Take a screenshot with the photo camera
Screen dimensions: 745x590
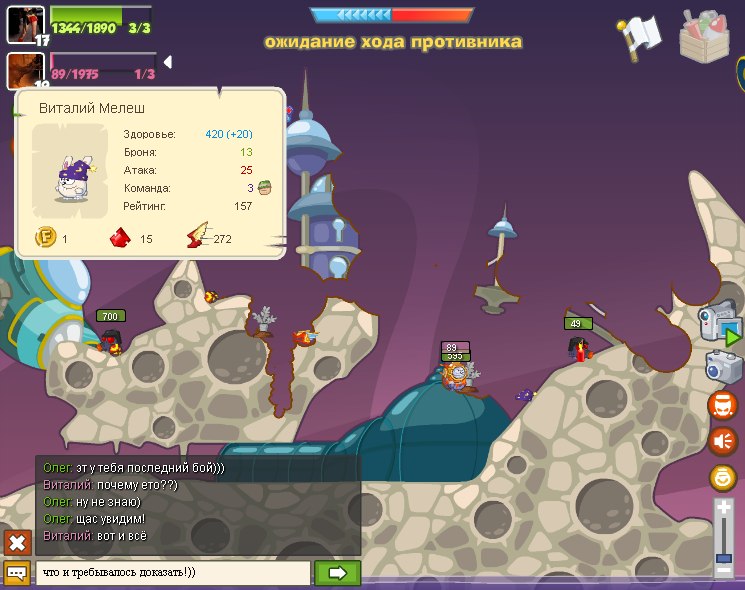tap(722, 366)
